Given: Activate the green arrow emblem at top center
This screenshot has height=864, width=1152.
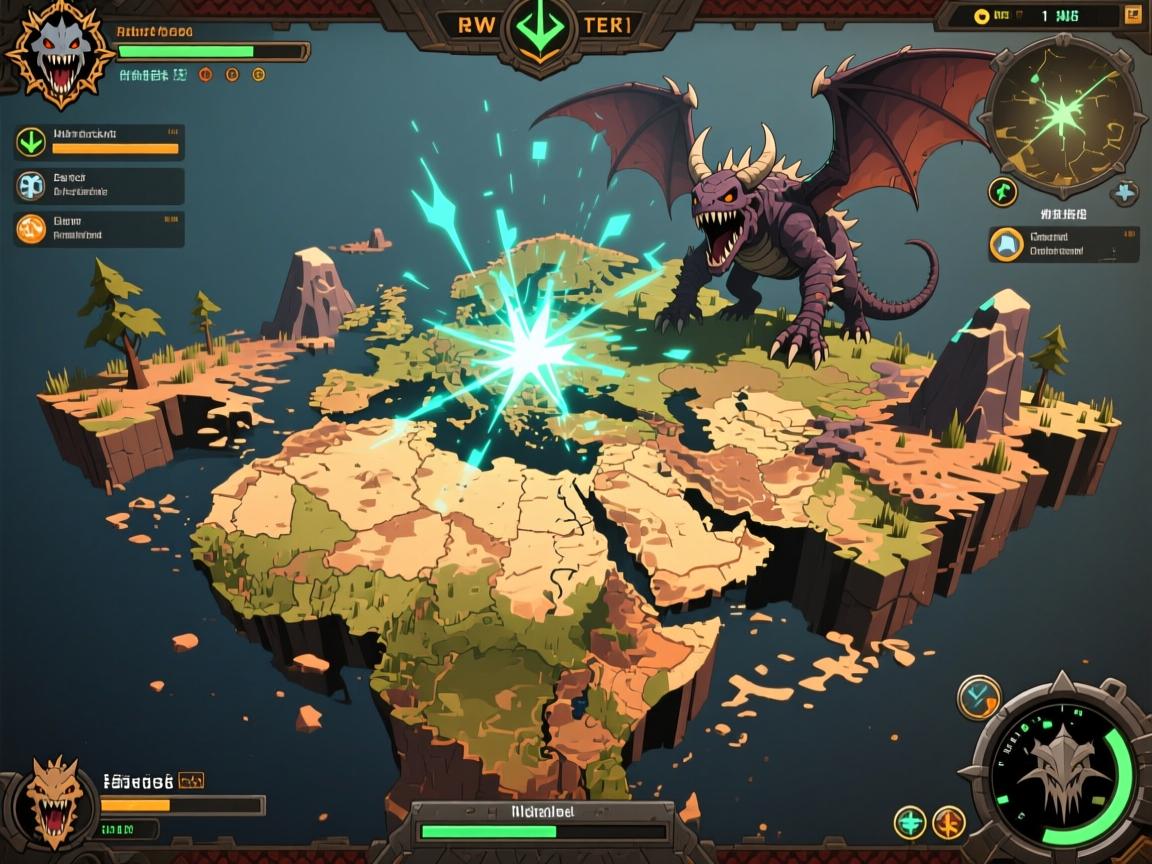Looking at the screenshot, I should pos(540,27).
